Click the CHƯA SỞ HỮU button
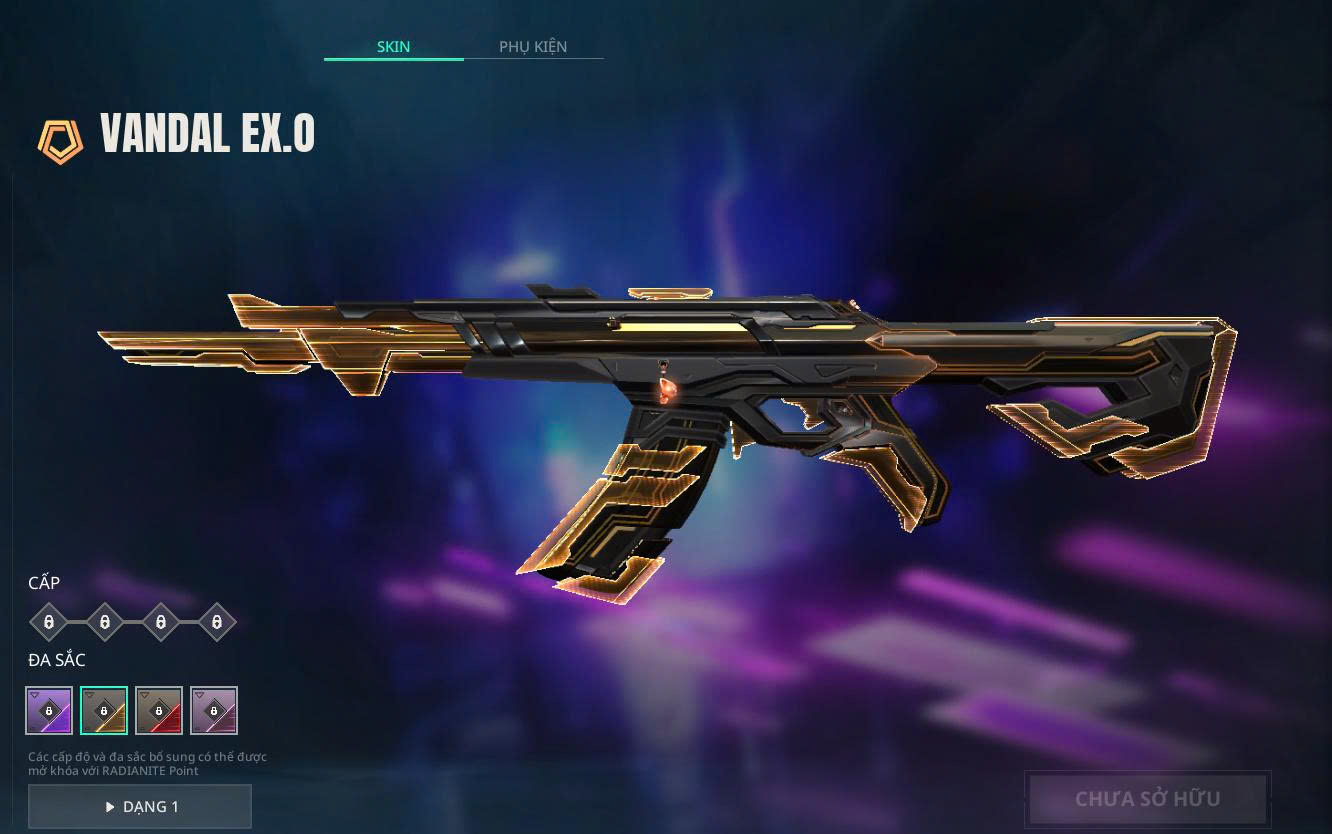The width and height of the screenshot is (1332, 834). pos(1147,799)
